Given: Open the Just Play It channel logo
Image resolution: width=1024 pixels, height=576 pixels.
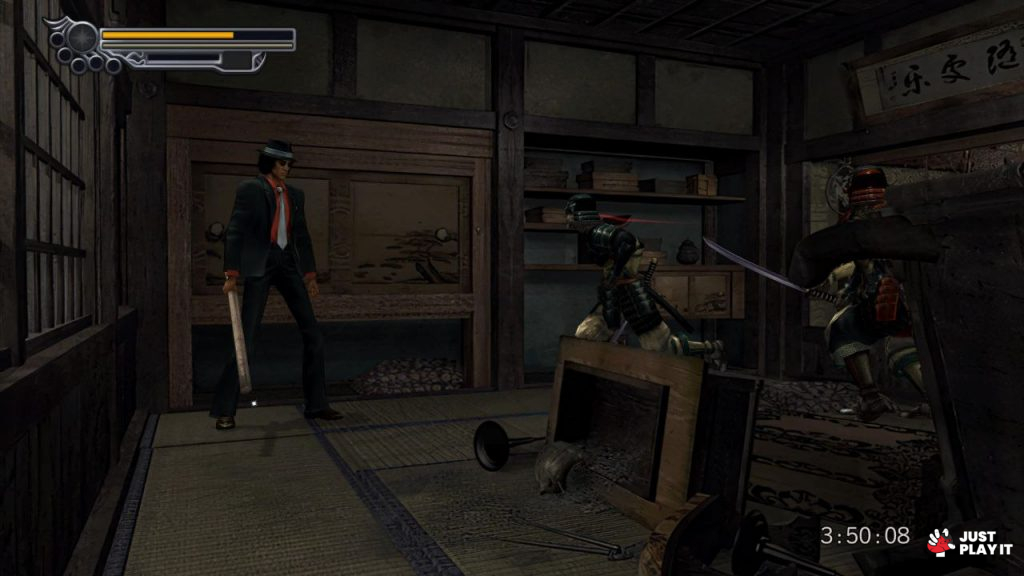Looking at the screenshot, I should point(969,541).
